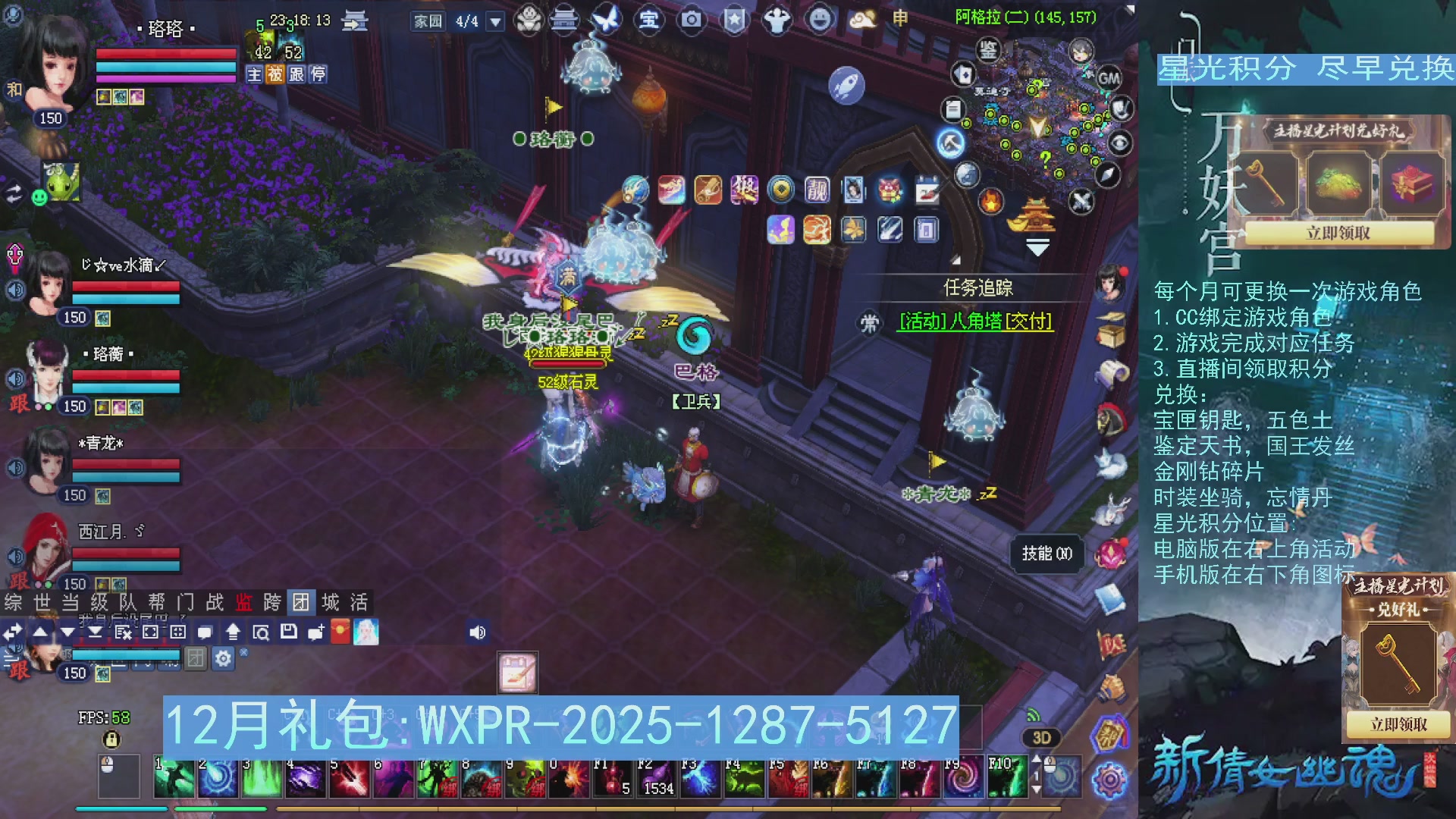Switch to the 团 team chat tab

(x=302, y=603)
